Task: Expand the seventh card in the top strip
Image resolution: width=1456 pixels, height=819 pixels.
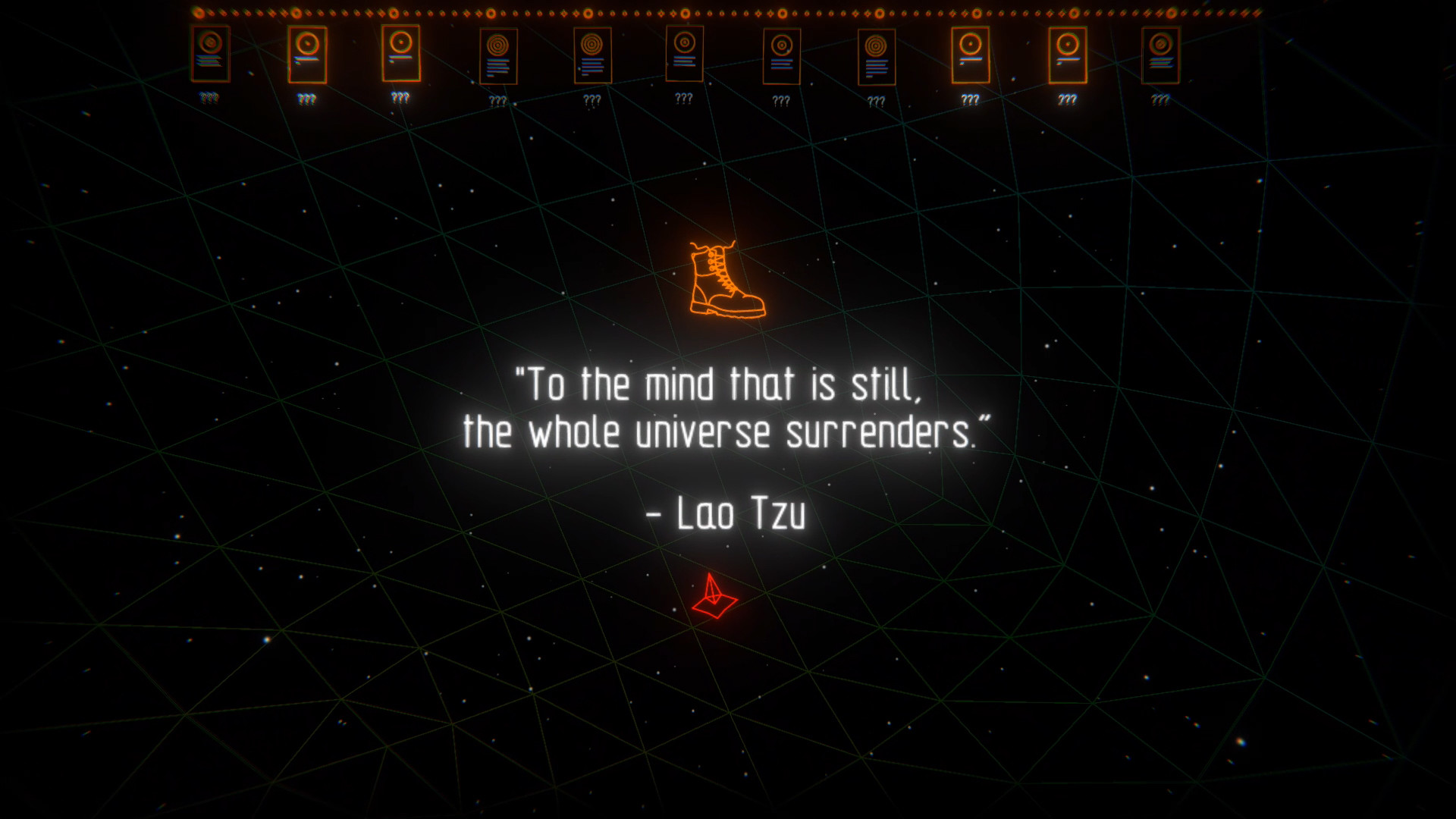Action: click(781, 57)
